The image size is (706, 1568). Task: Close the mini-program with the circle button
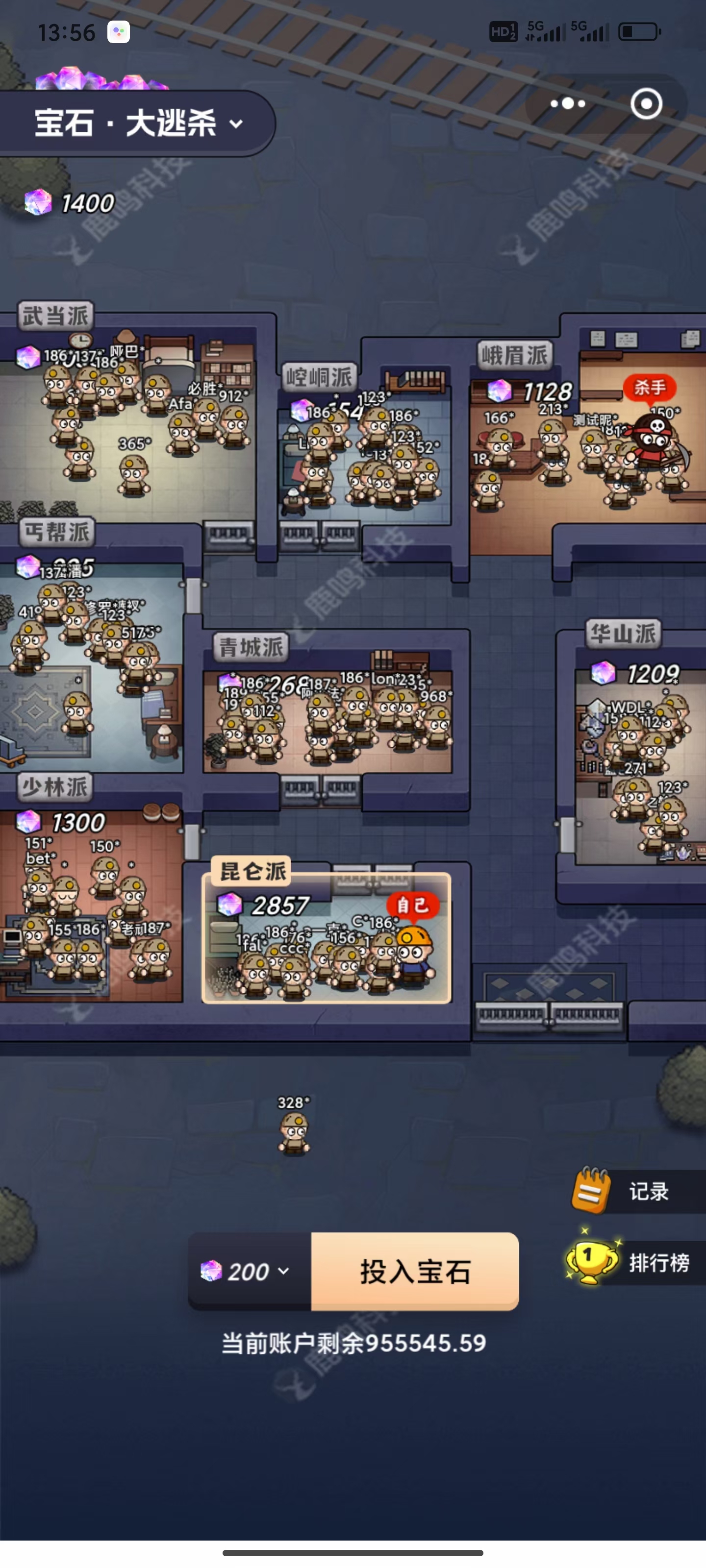[646, 104]
